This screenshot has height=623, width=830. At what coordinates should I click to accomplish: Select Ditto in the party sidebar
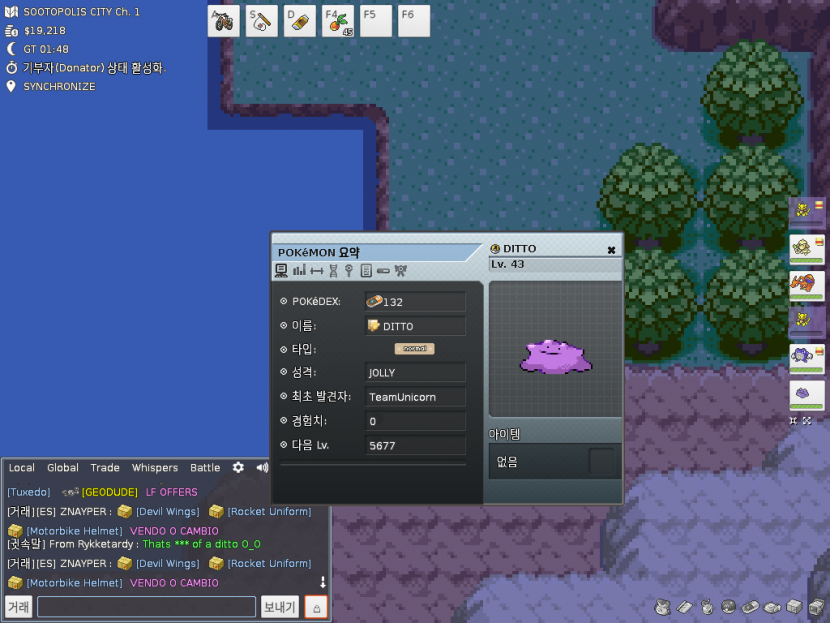point(806,394)
